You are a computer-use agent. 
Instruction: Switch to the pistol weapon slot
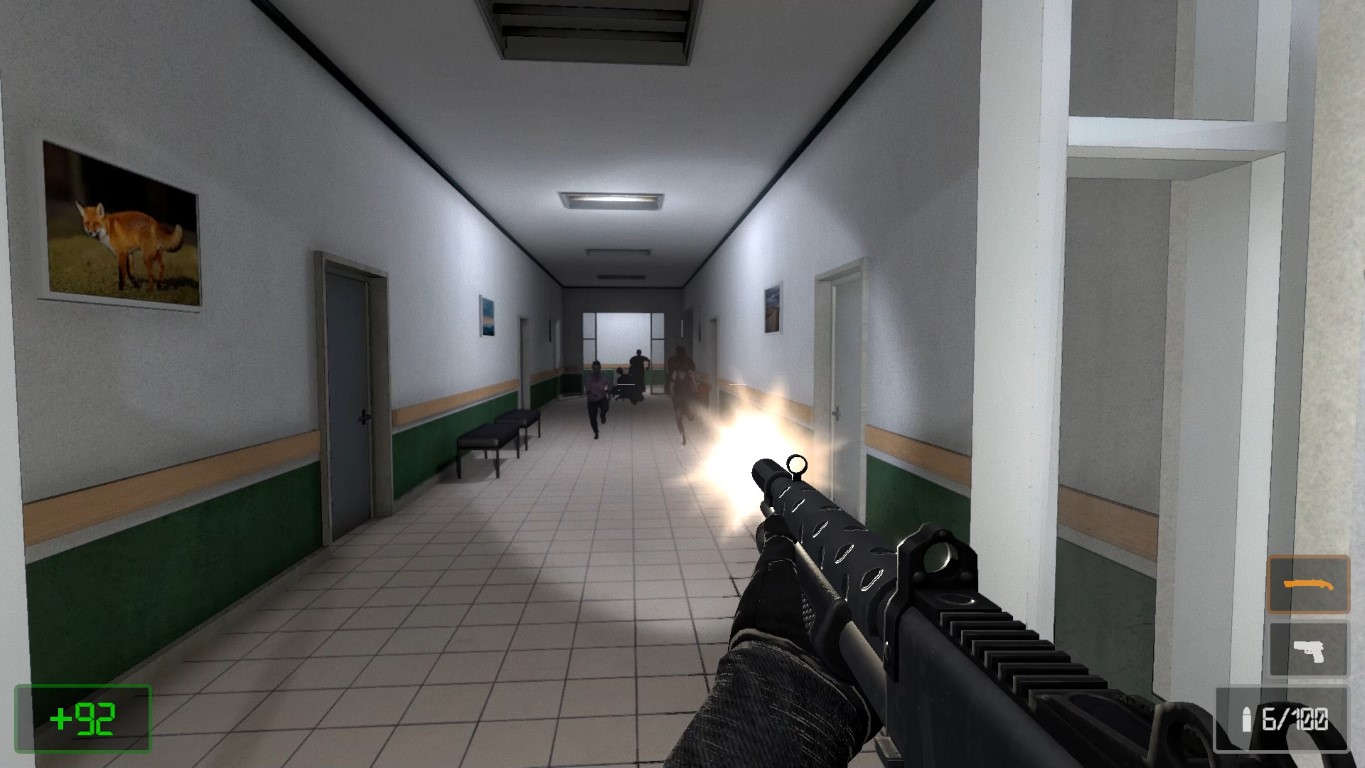(x=1308, y=648)
